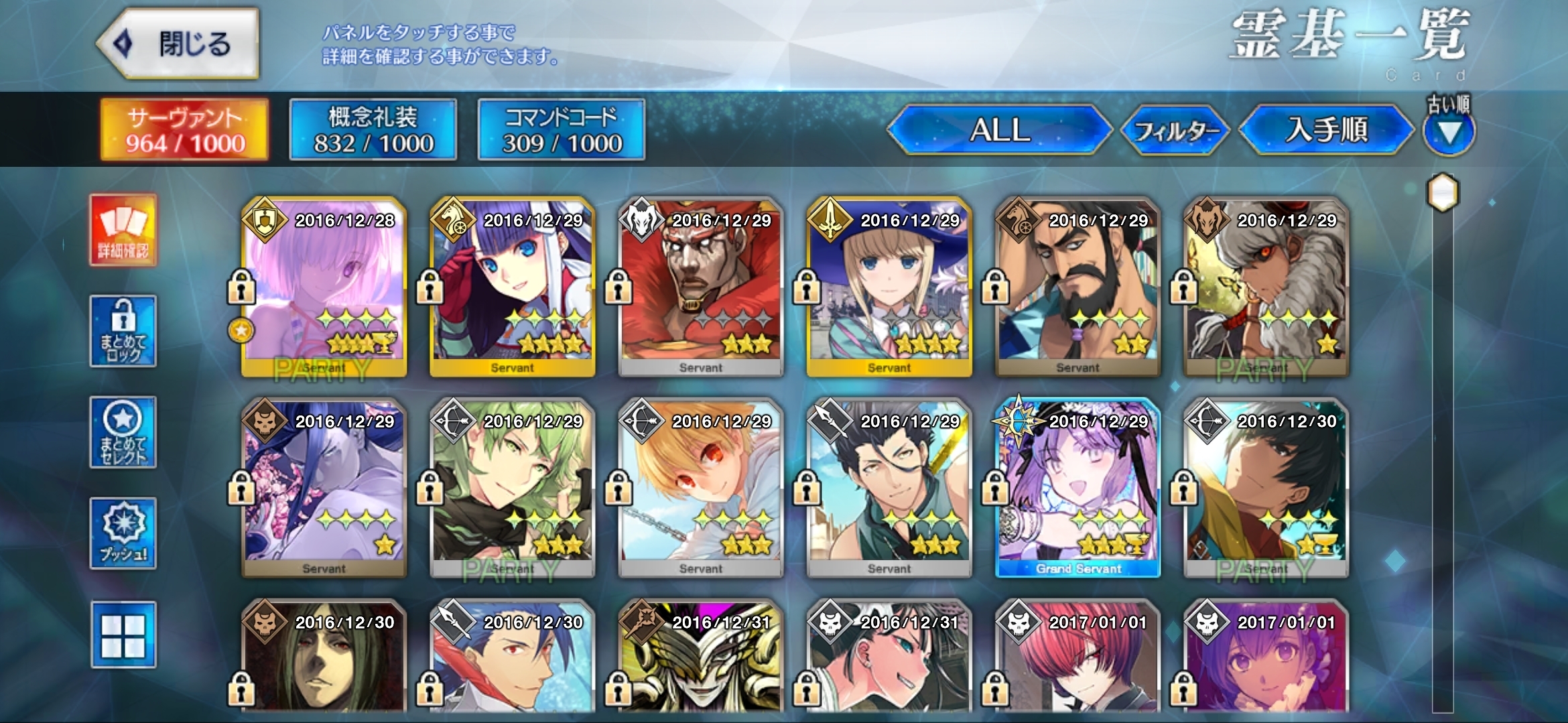Pick the red-cloaked Berserker servant from 2016/12/29
The image size is (1568, 723).
[x=700, y=286]
